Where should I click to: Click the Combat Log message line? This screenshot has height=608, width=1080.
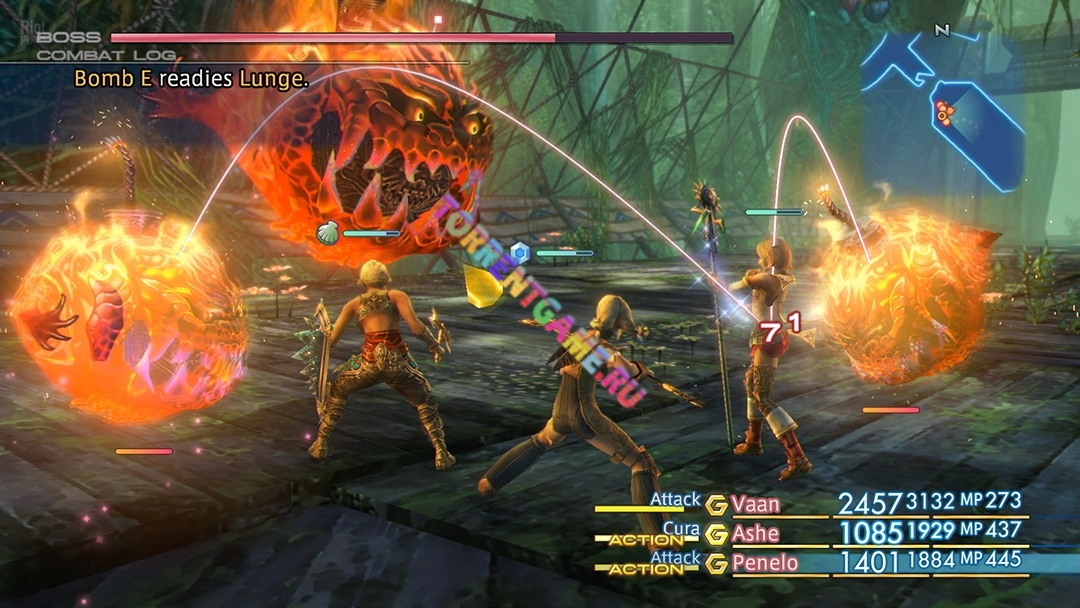click(190, 78)
